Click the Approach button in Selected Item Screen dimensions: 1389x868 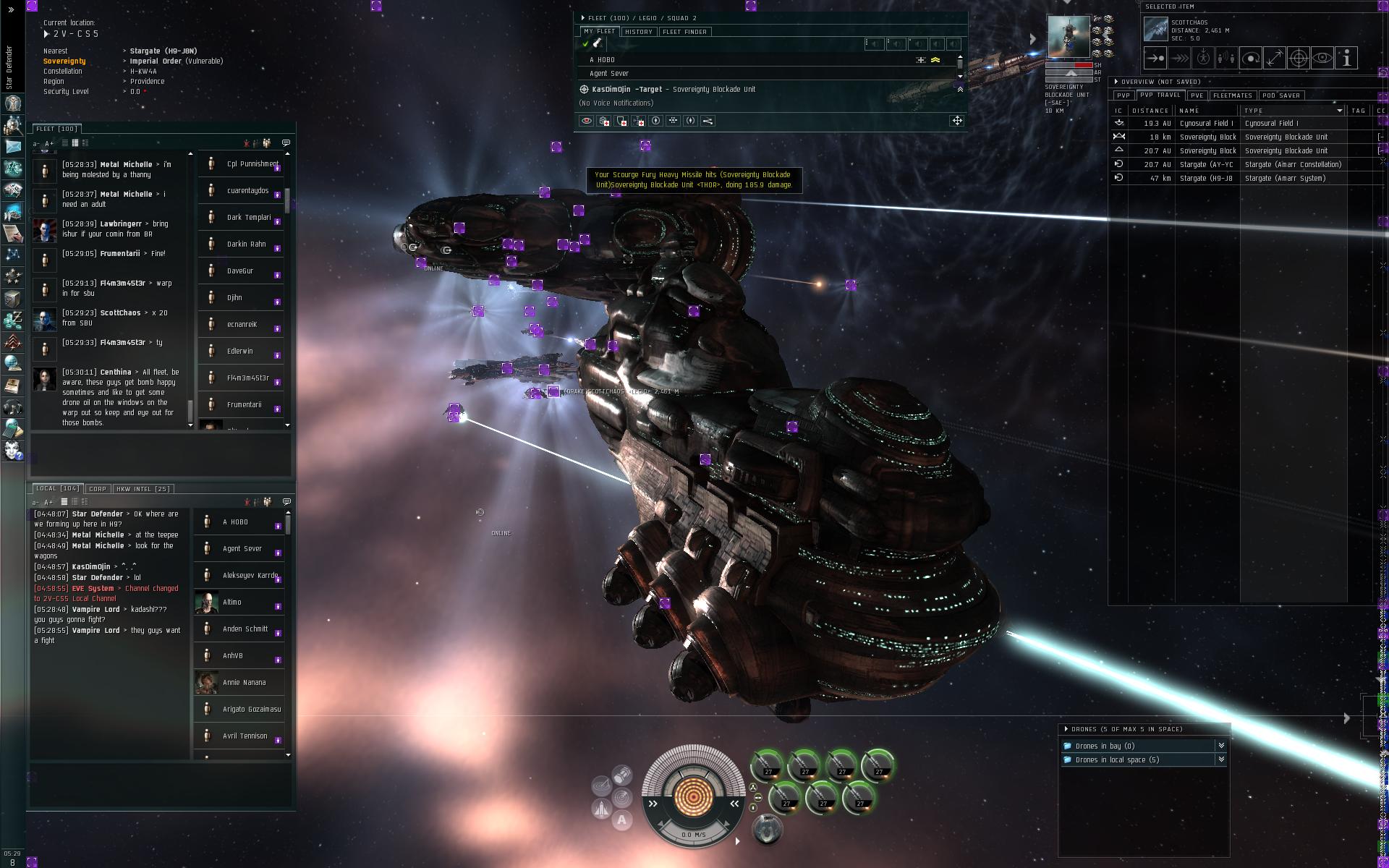pos(1155,59)
